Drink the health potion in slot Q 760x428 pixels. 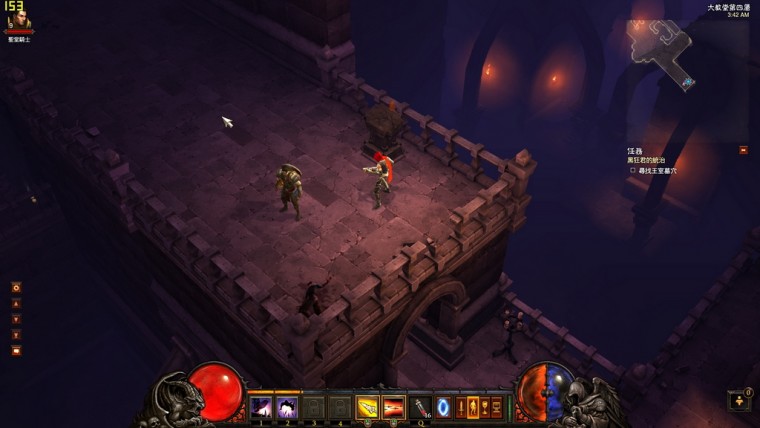point(421,407)
